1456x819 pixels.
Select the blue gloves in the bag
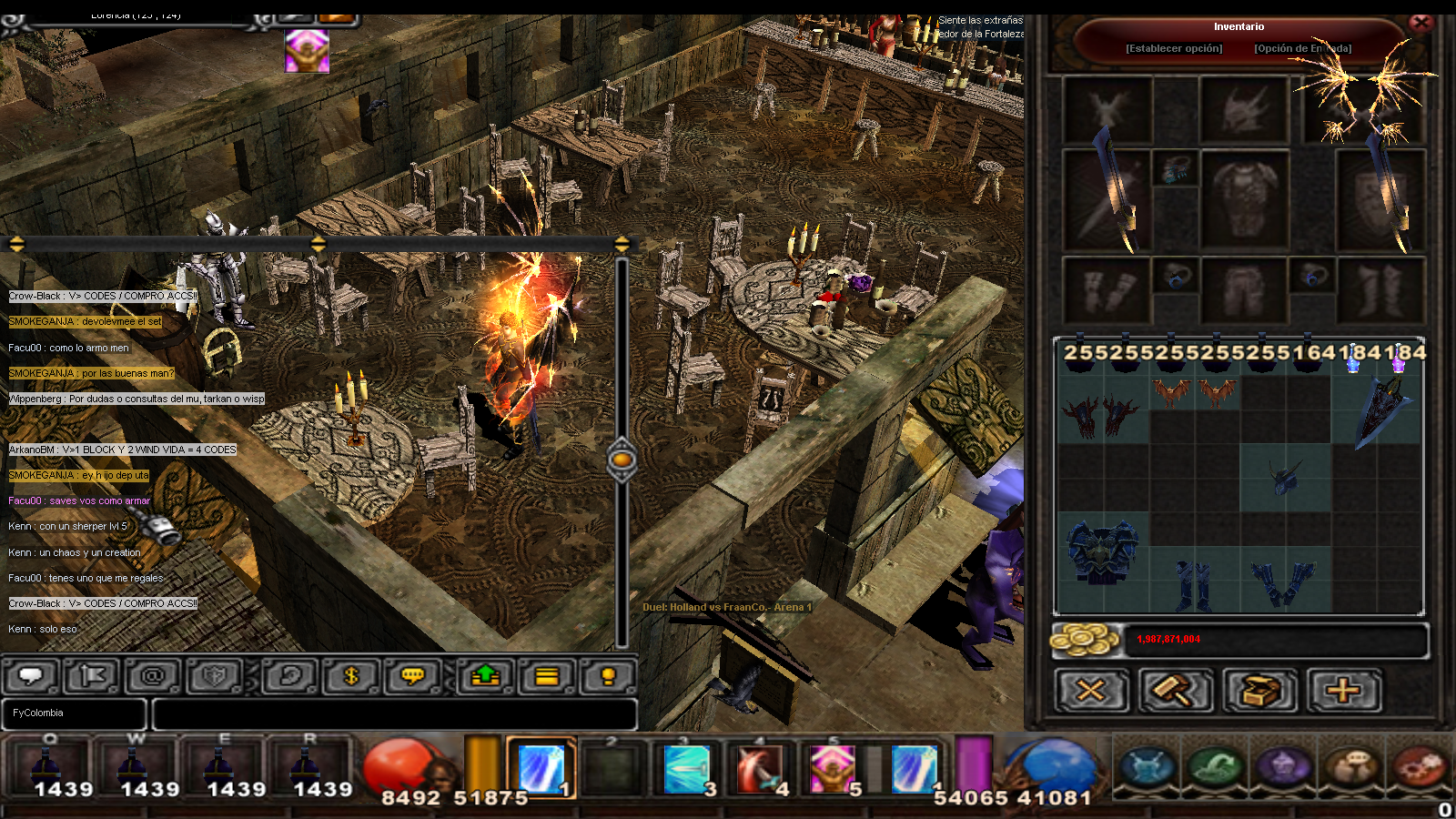[1283, 582]
